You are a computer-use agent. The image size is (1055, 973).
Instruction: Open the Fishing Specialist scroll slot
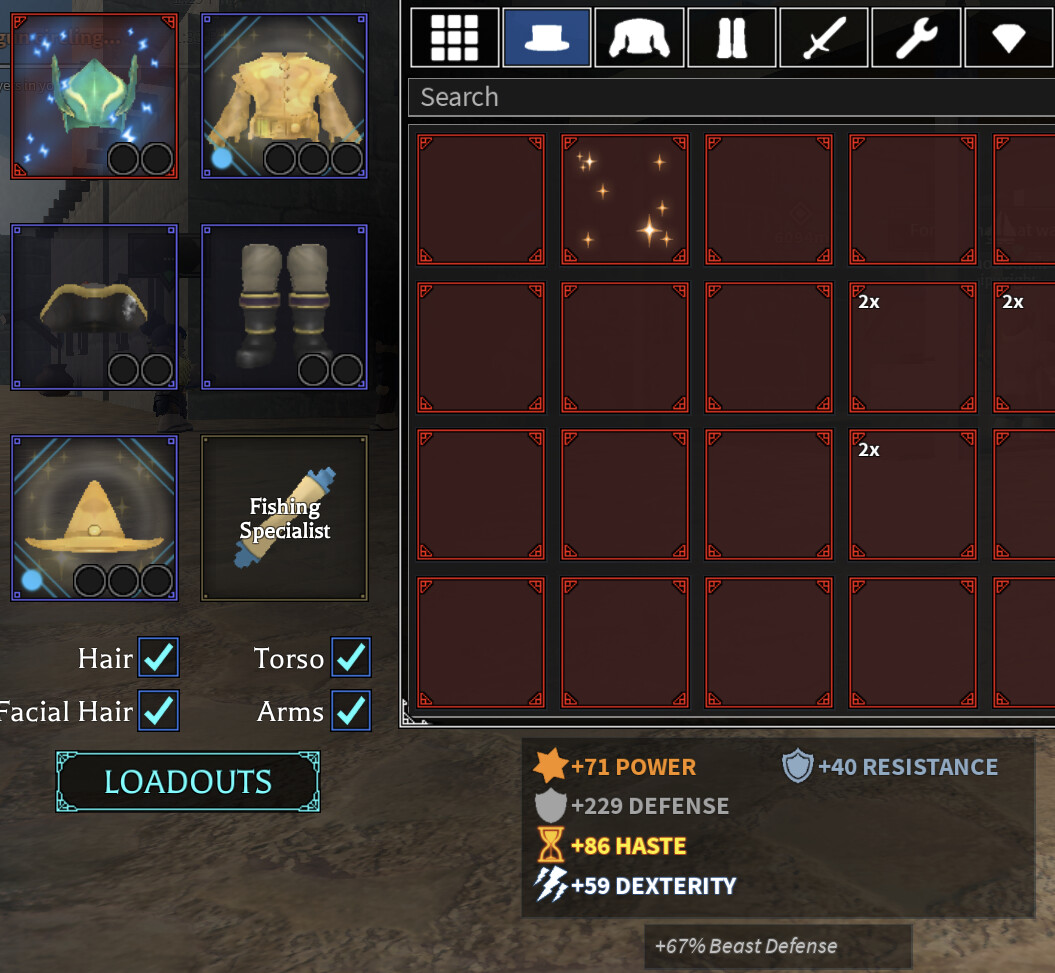tap(285, 518)
